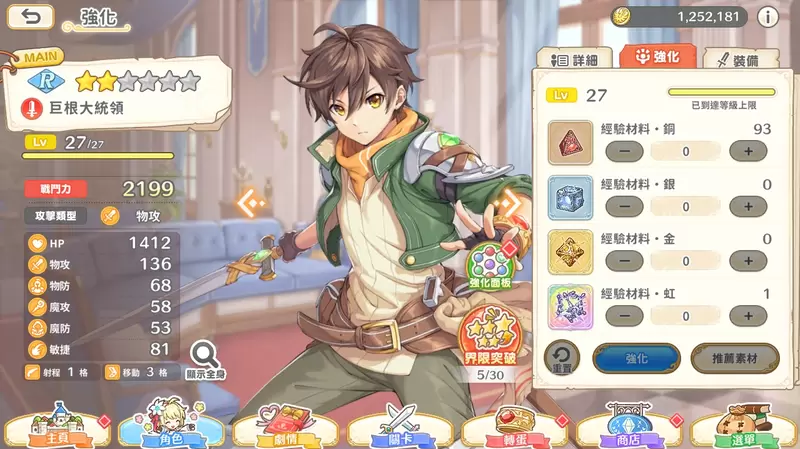Add one 經驗材料・虹 with the plus button
Screen dimensions: 800x449
point(747,316)
